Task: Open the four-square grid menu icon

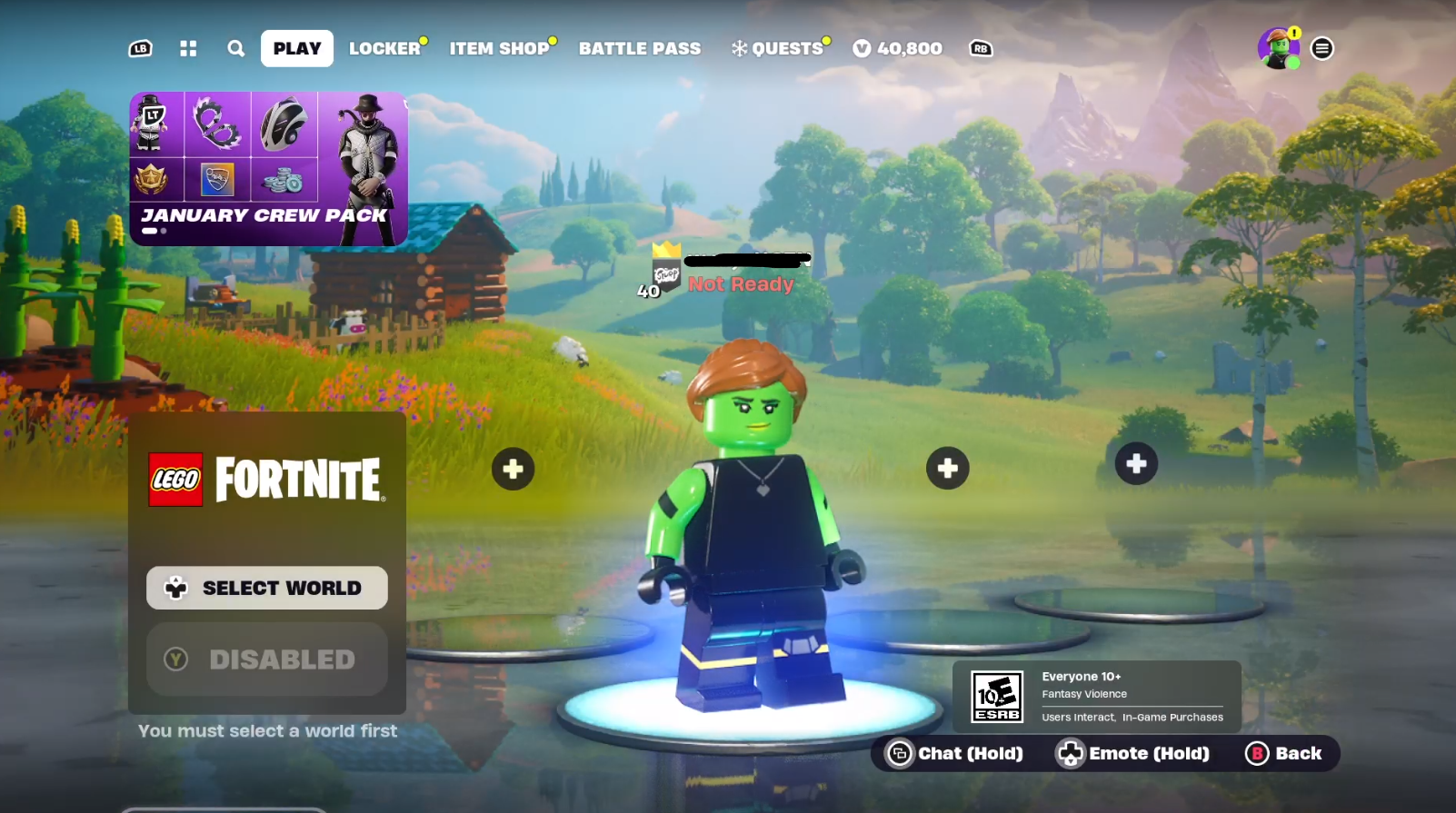Action: point(188,49)
